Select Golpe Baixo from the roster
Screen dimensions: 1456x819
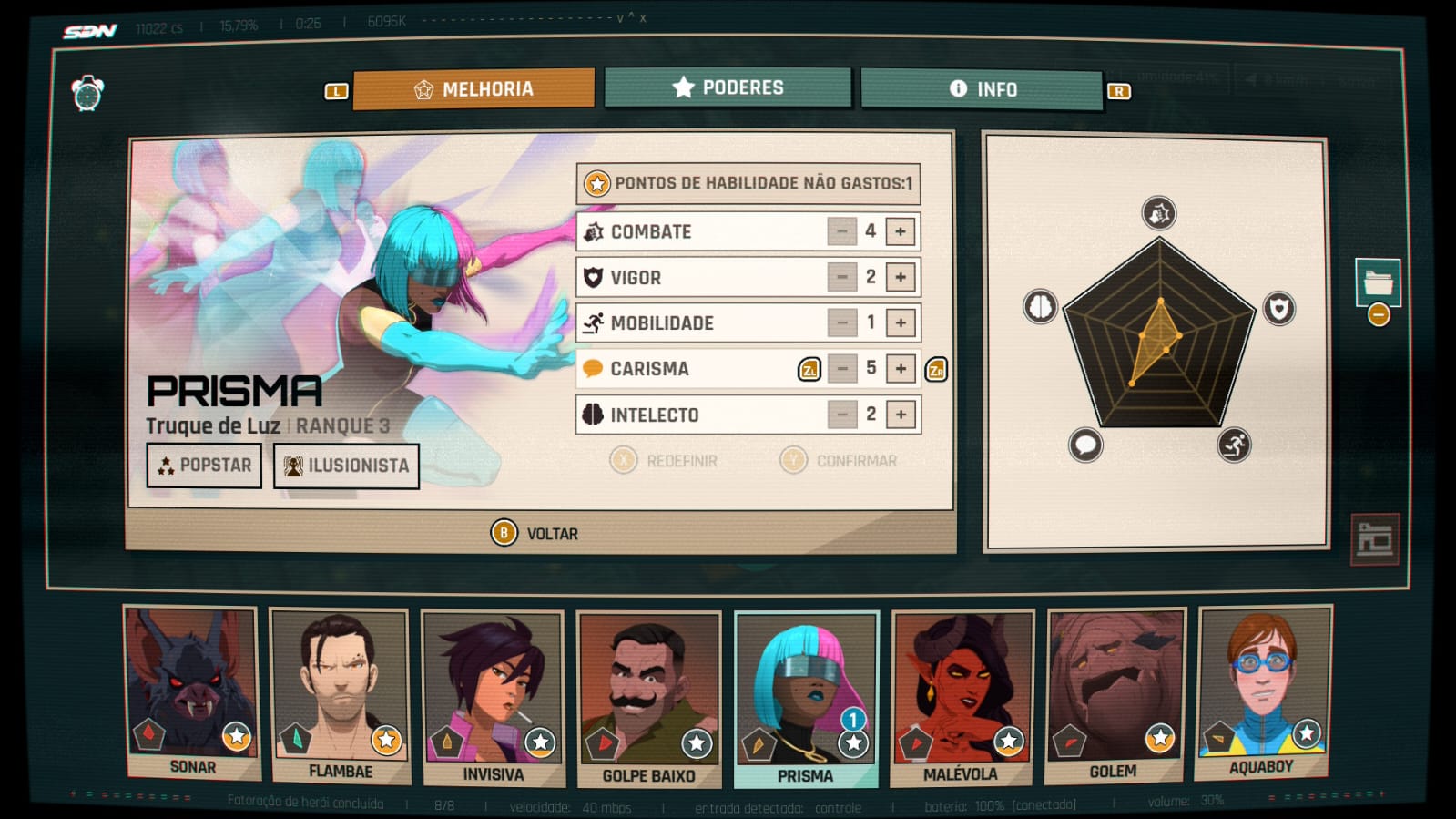point(648,699)
